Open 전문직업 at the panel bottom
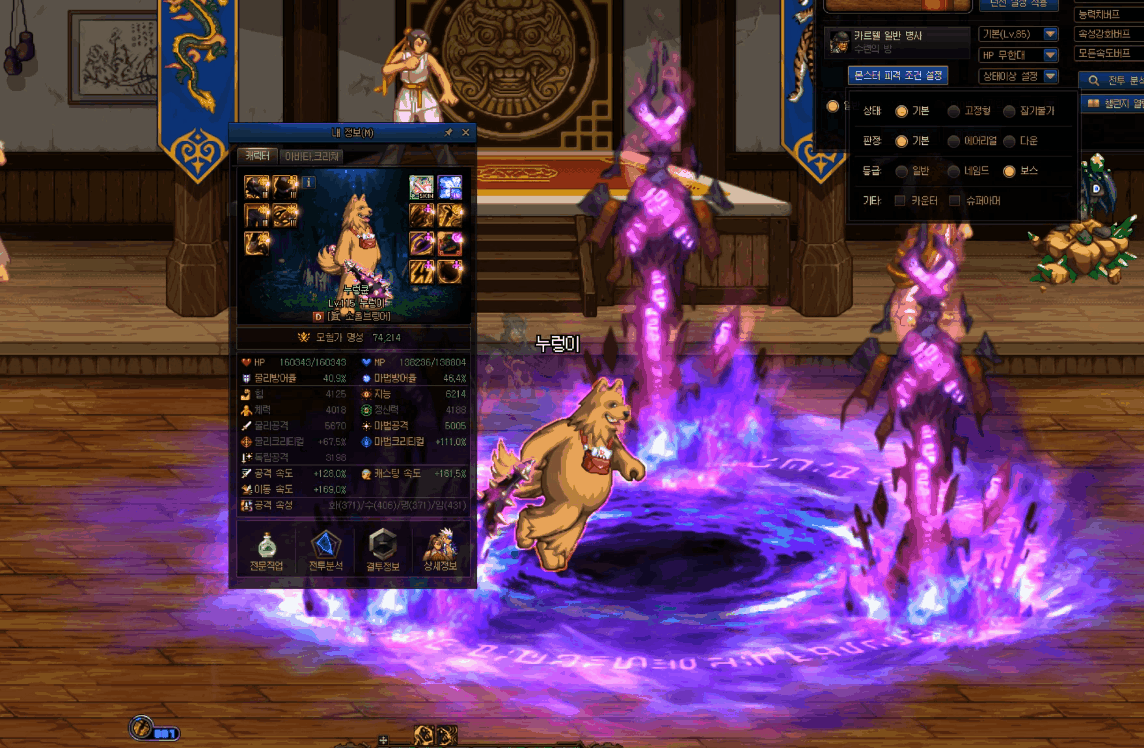The image size is (1144, 748). coord(266,551)
